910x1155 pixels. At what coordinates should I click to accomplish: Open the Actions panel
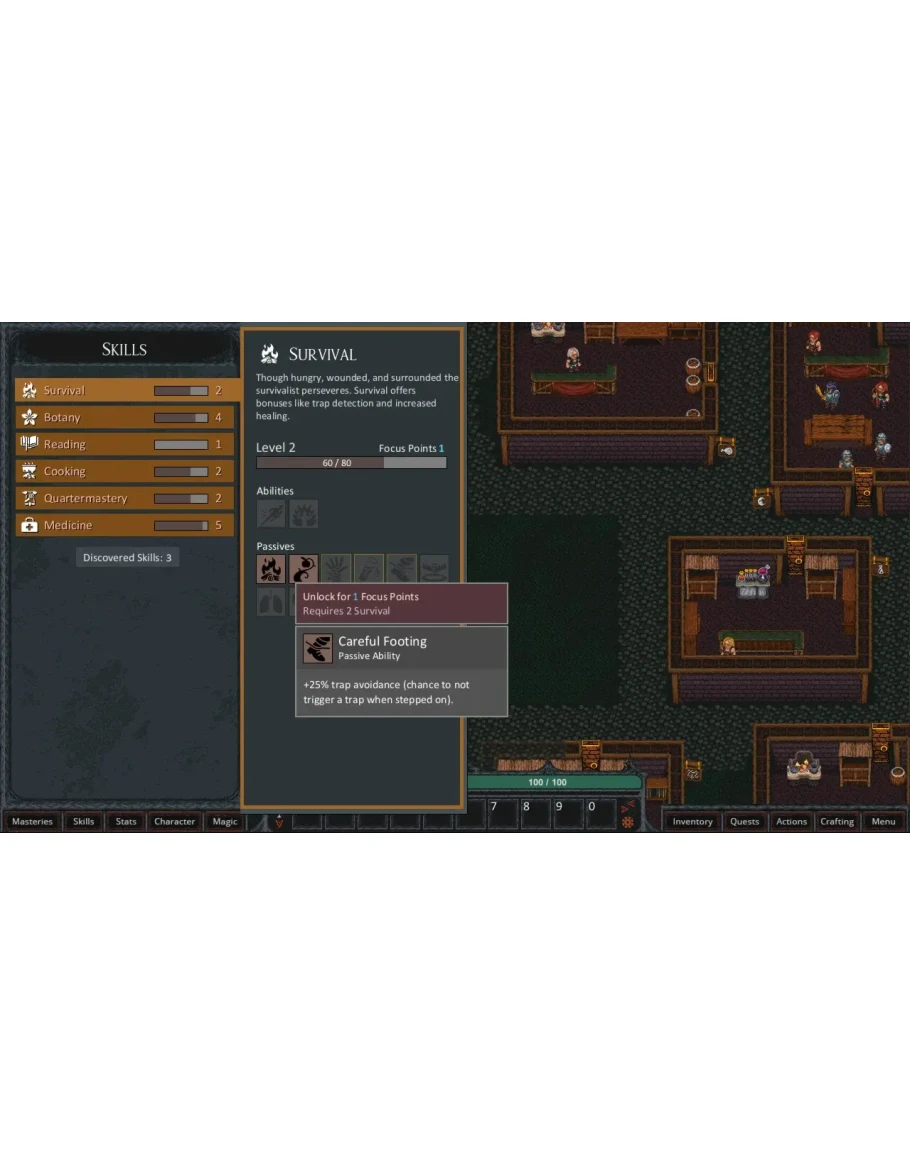(x=791, y=822)
